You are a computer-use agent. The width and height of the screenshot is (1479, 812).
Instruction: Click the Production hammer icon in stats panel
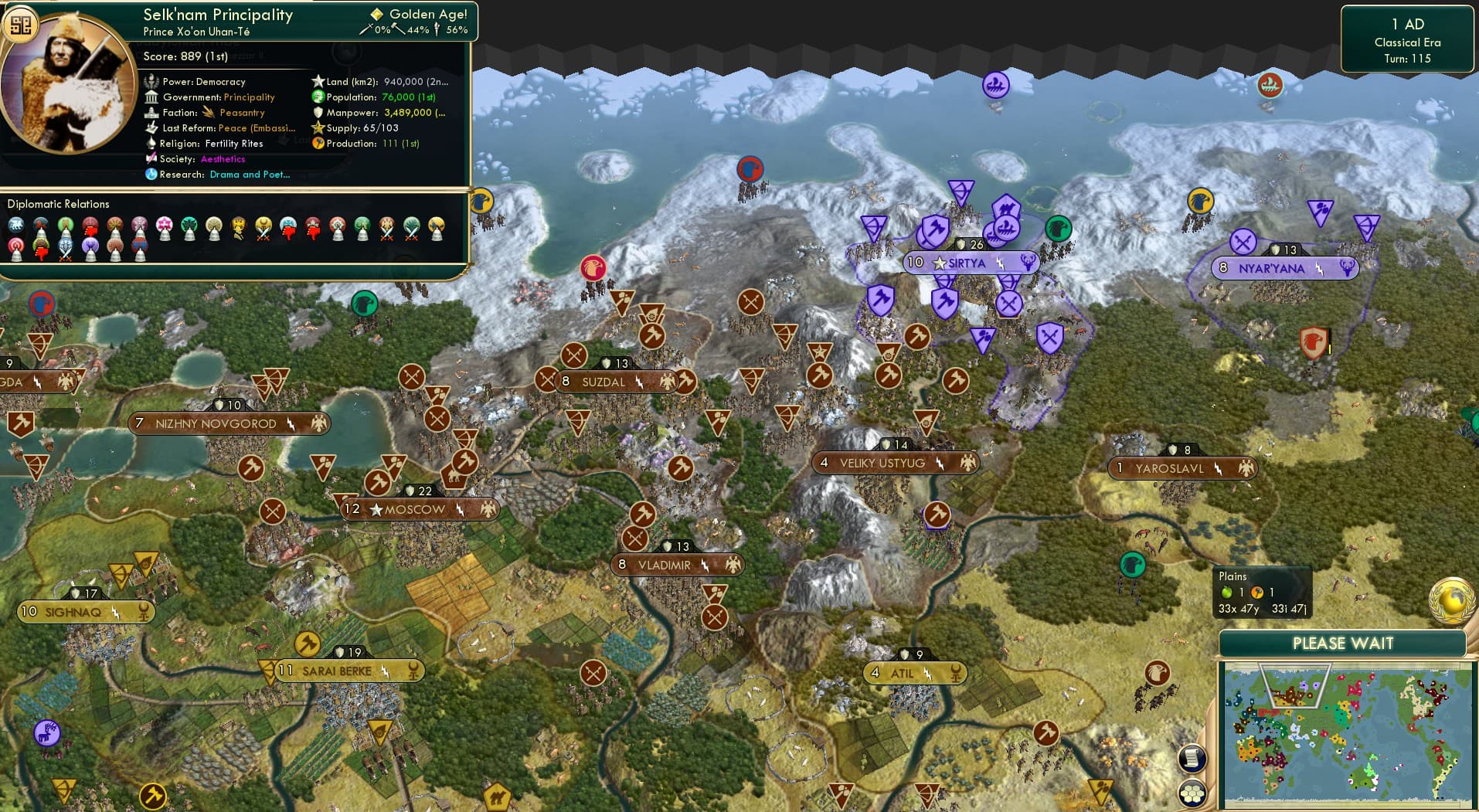(x=318, y=143)
